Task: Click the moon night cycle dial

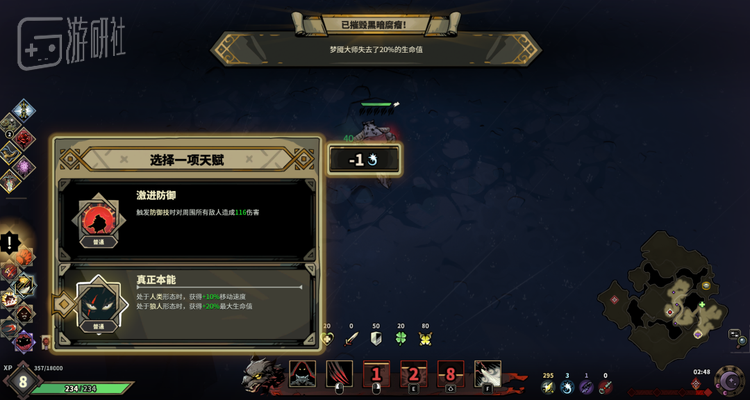Action: tap(728, 382)
